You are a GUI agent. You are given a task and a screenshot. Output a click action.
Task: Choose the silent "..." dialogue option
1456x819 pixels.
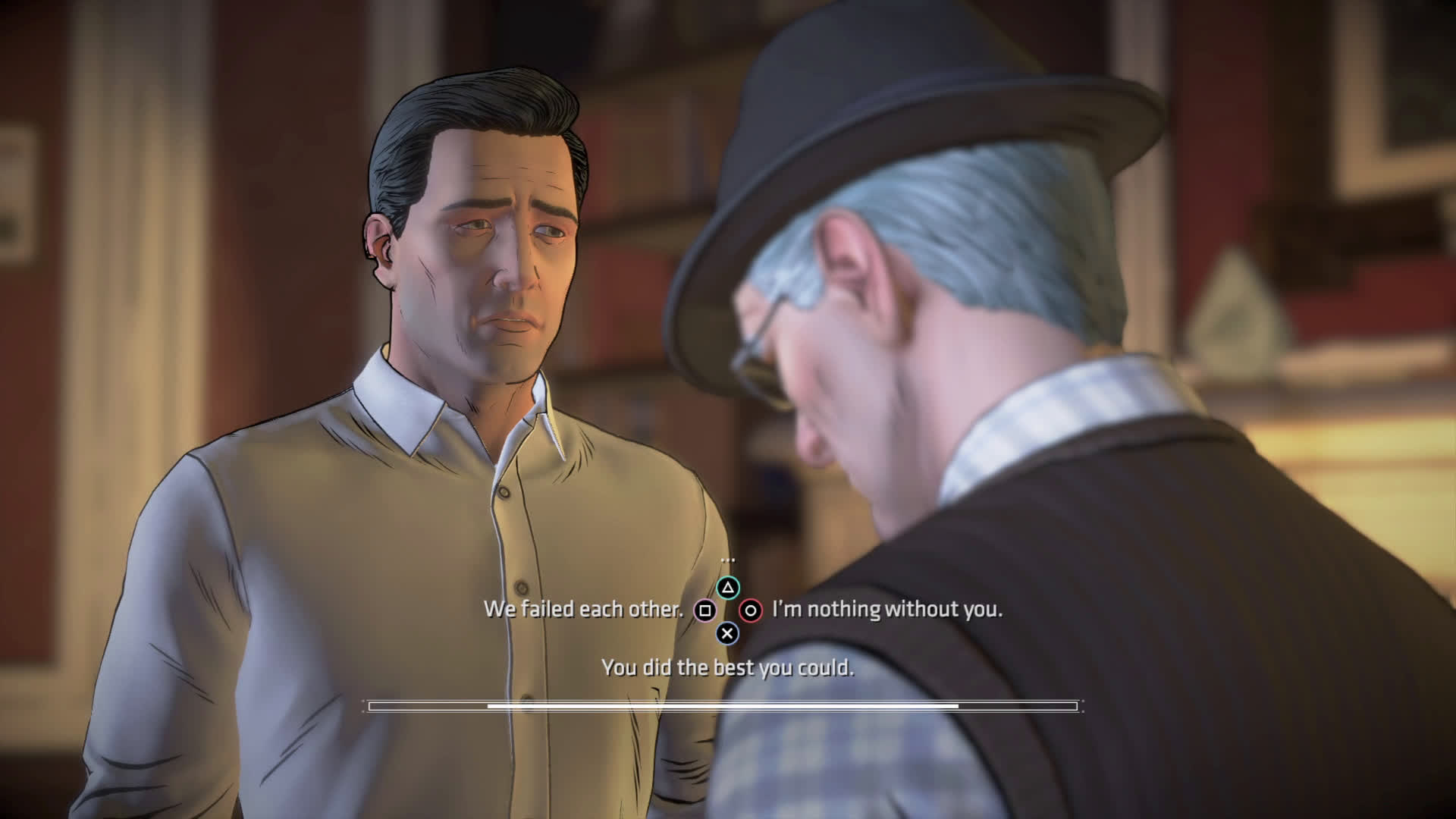coord(727,561)
